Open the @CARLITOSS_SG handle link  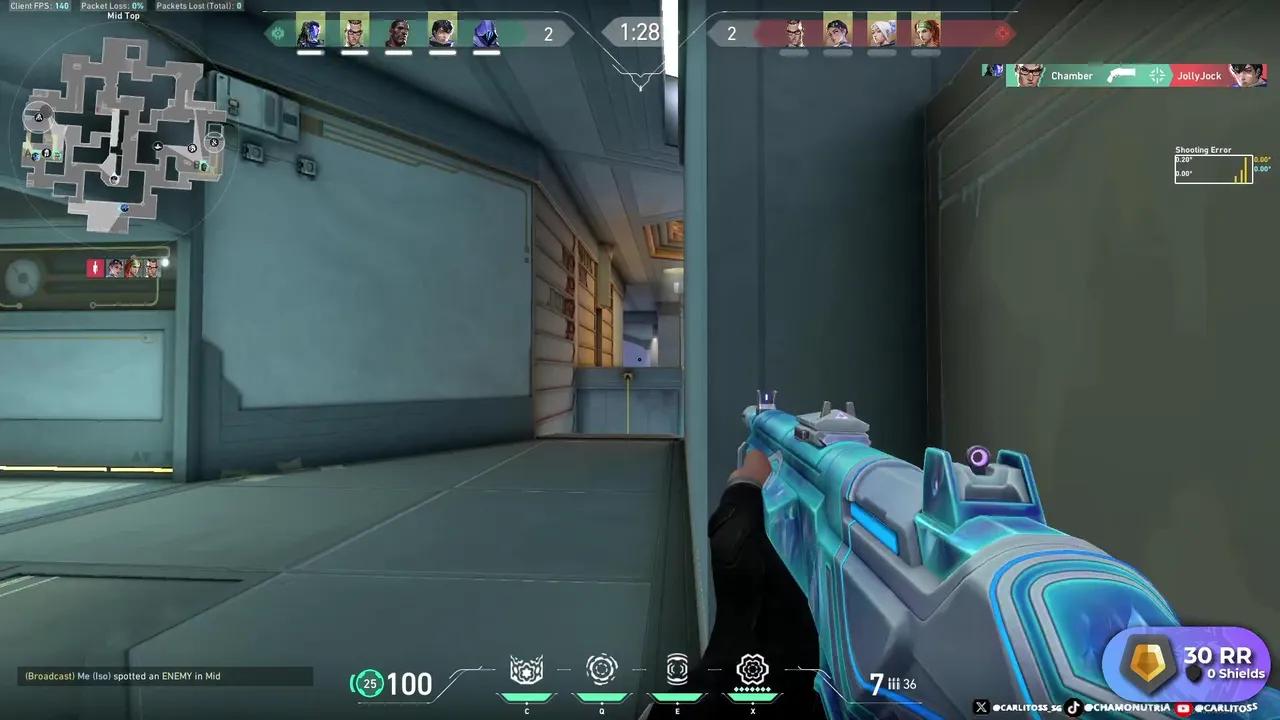point(1025,706)
